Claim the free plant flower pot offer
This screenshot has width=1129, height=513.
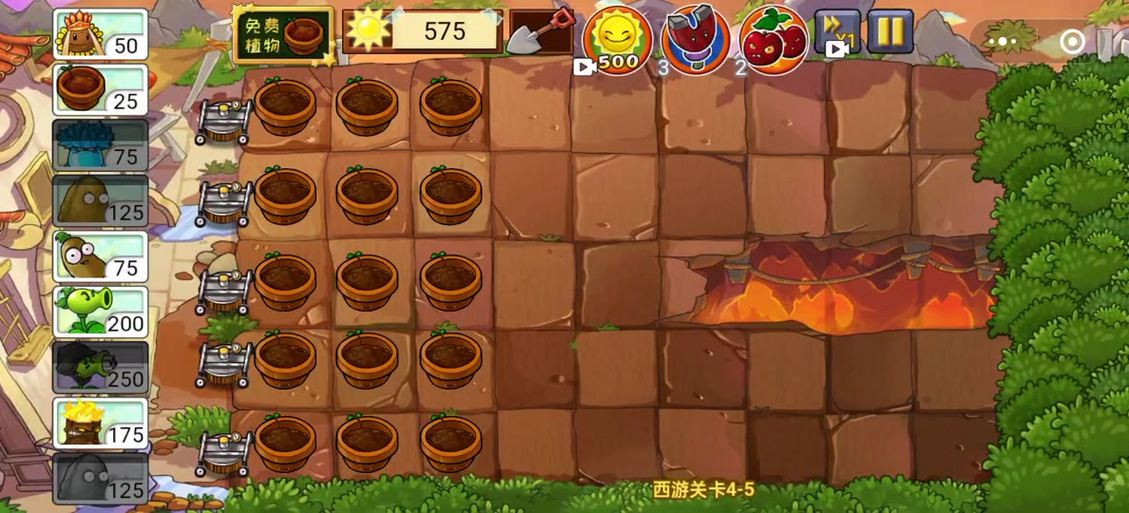283,37
